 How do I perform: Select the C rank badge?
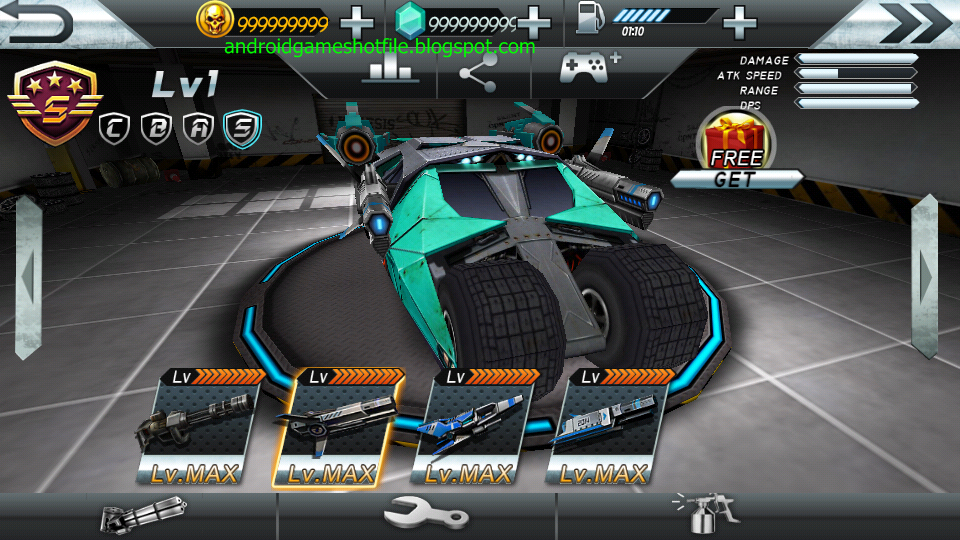tap(114, 126)
